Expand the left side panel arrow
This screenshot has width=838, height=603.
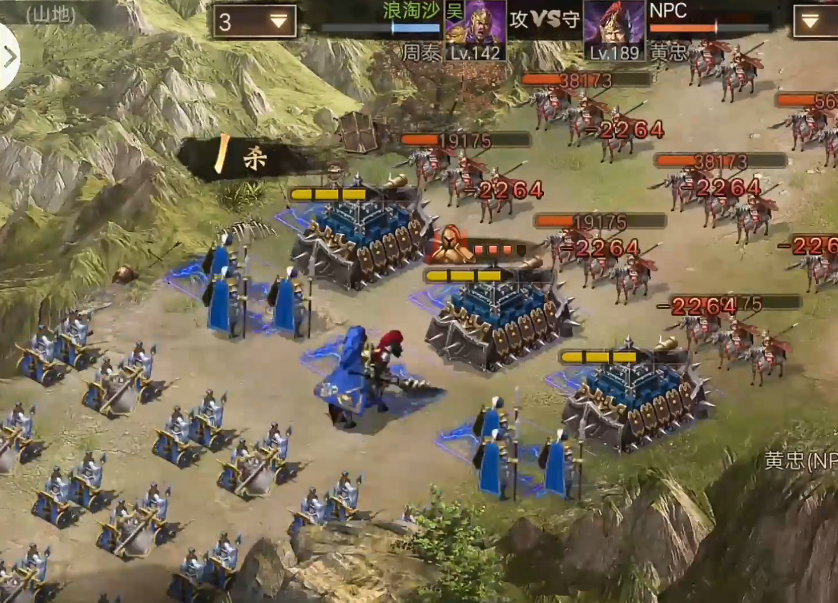click(x=8, y=57)
